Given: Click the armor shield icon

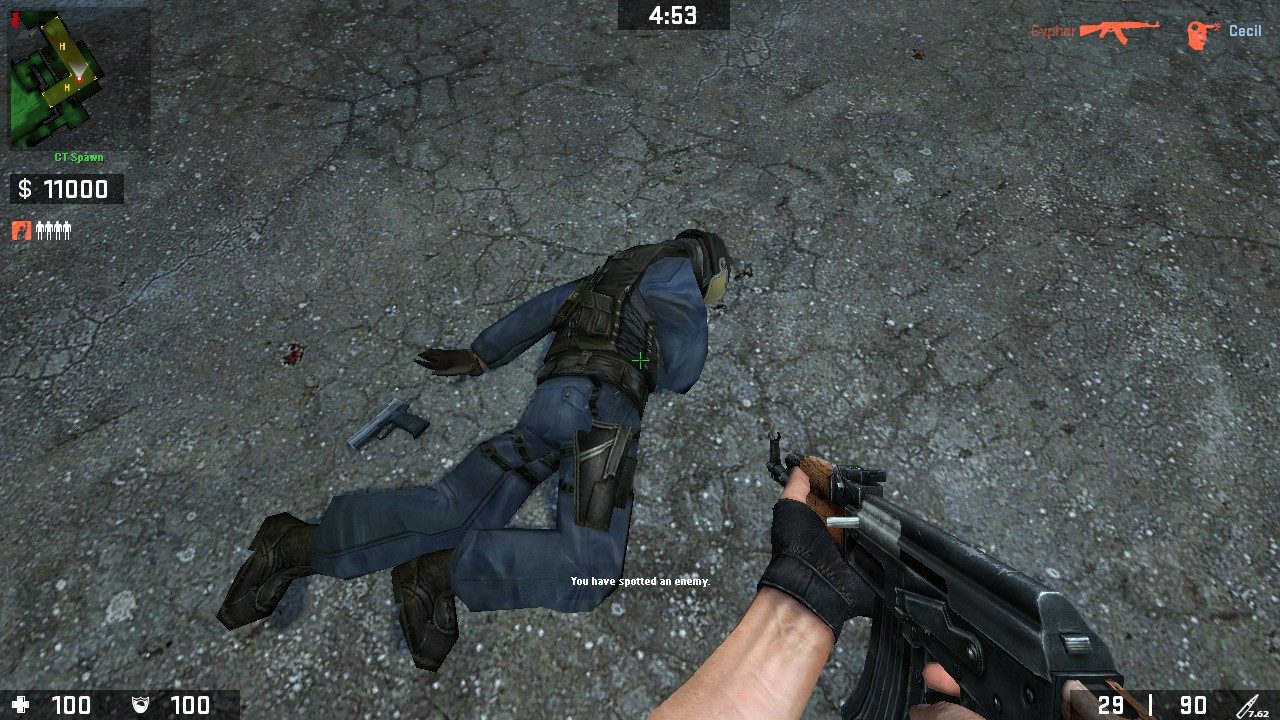Looking at the screenshot, I should (x=140, y=704).
